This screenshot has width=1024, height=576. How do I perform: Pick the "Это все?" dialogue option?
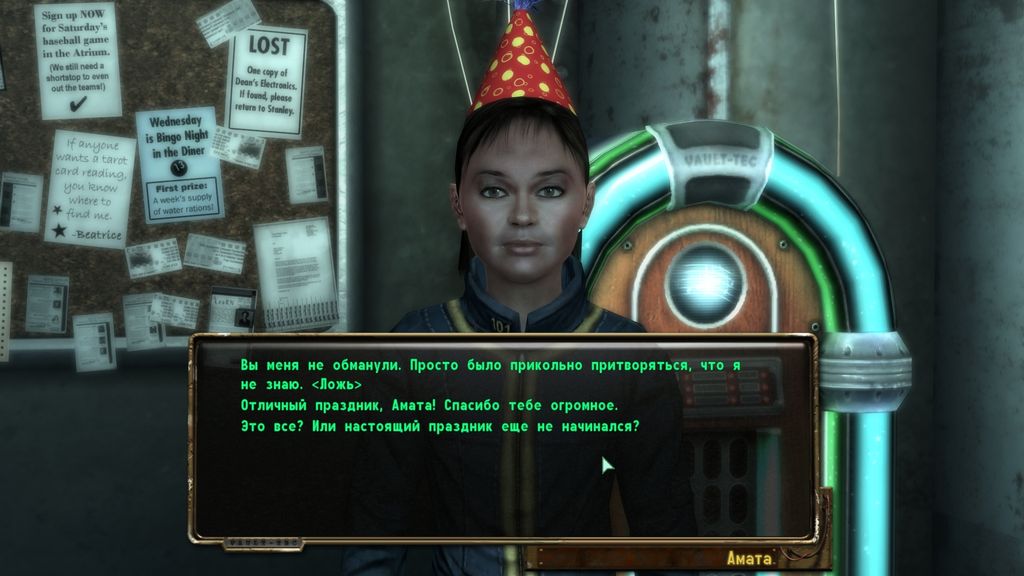[x=439, y=425]
